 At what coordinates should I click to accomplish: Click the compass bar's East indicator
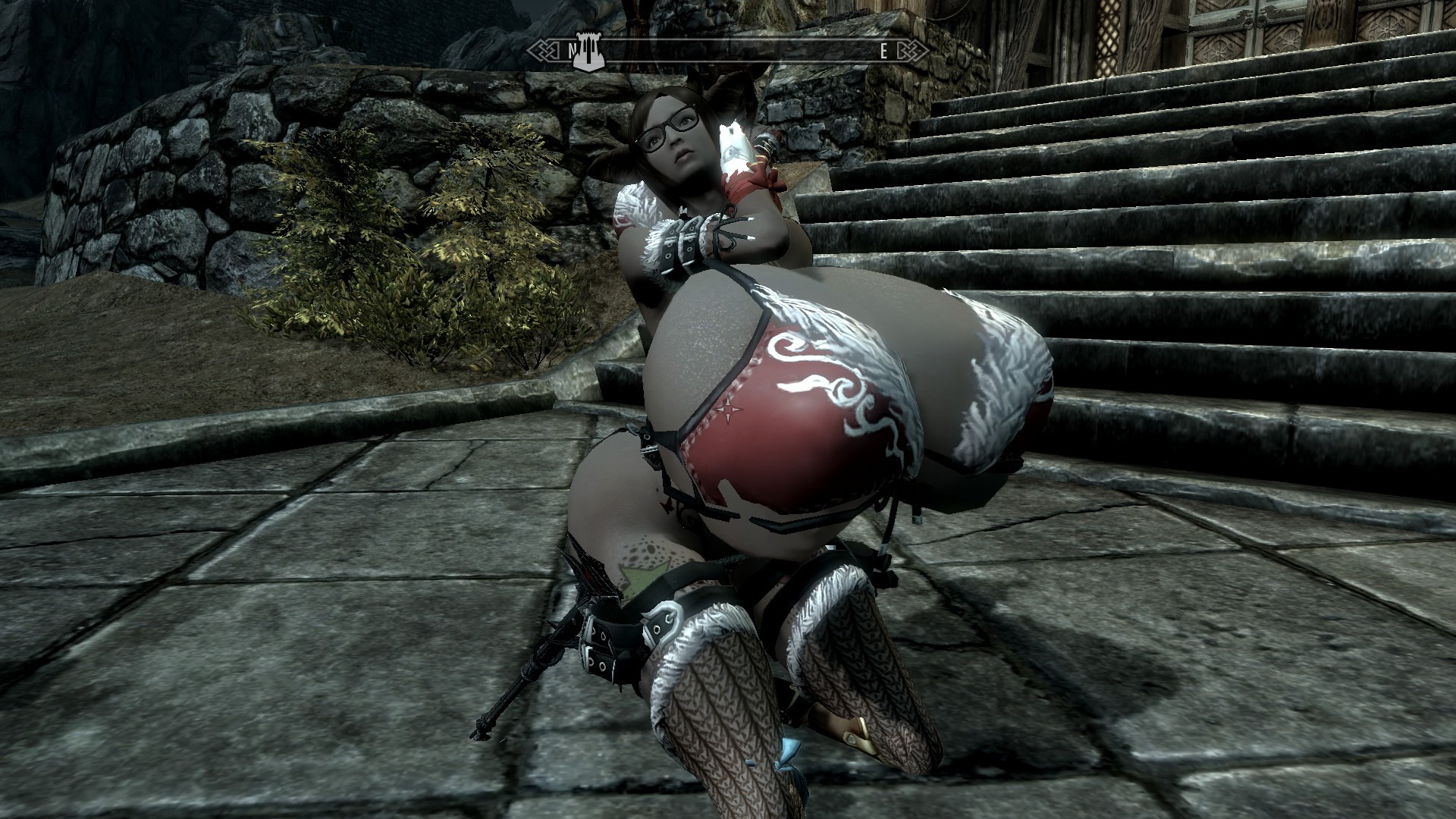coord(883,52)
